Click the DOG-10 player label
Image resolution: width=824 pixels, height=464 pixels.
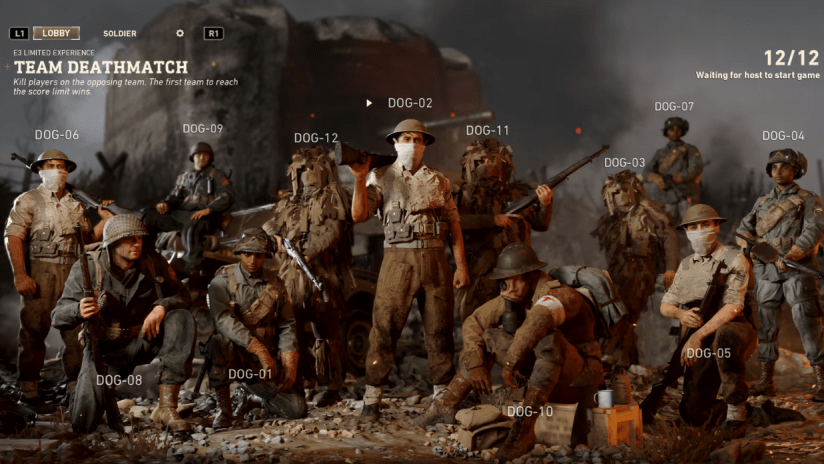pos(530,412)
